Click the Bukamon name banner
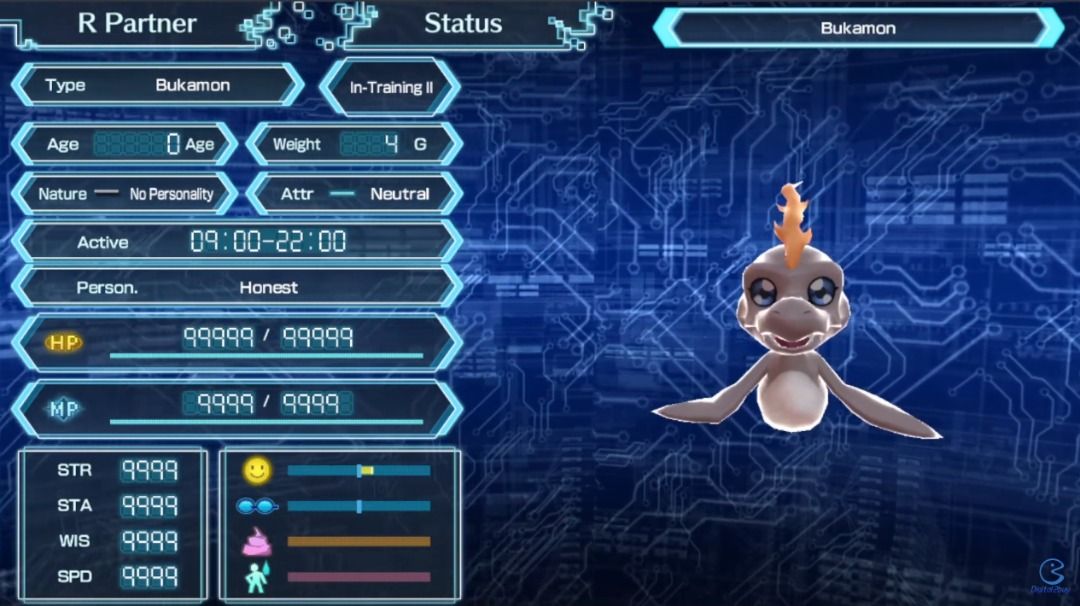The width and height of the screenshot is (1080, 606). coord(857,28)
